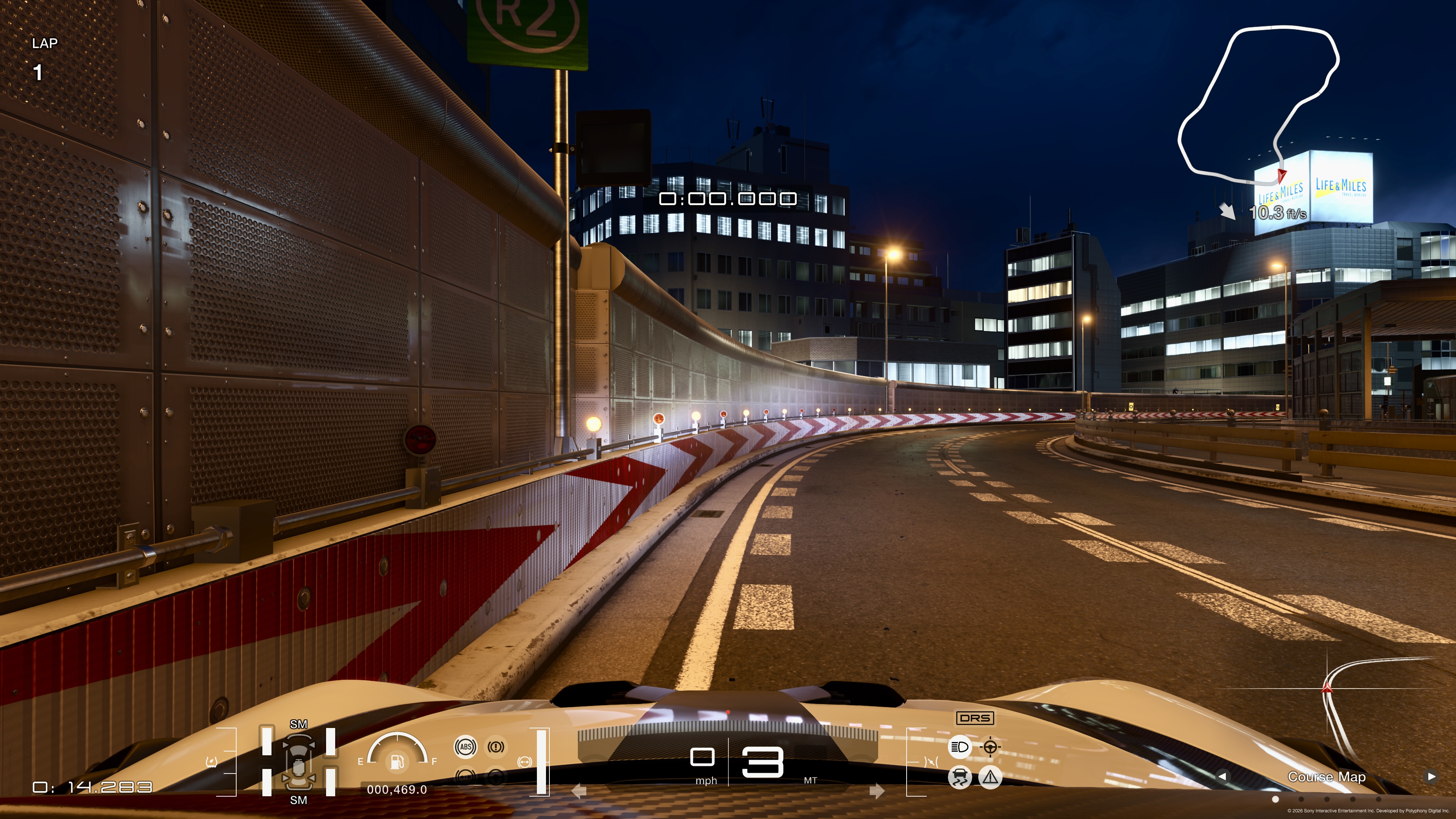Toggle the headlight high-beam icon
Image resolution: width=1456 pixels, height=819 pixels.
pyautogui.click(x=959, y=747)
